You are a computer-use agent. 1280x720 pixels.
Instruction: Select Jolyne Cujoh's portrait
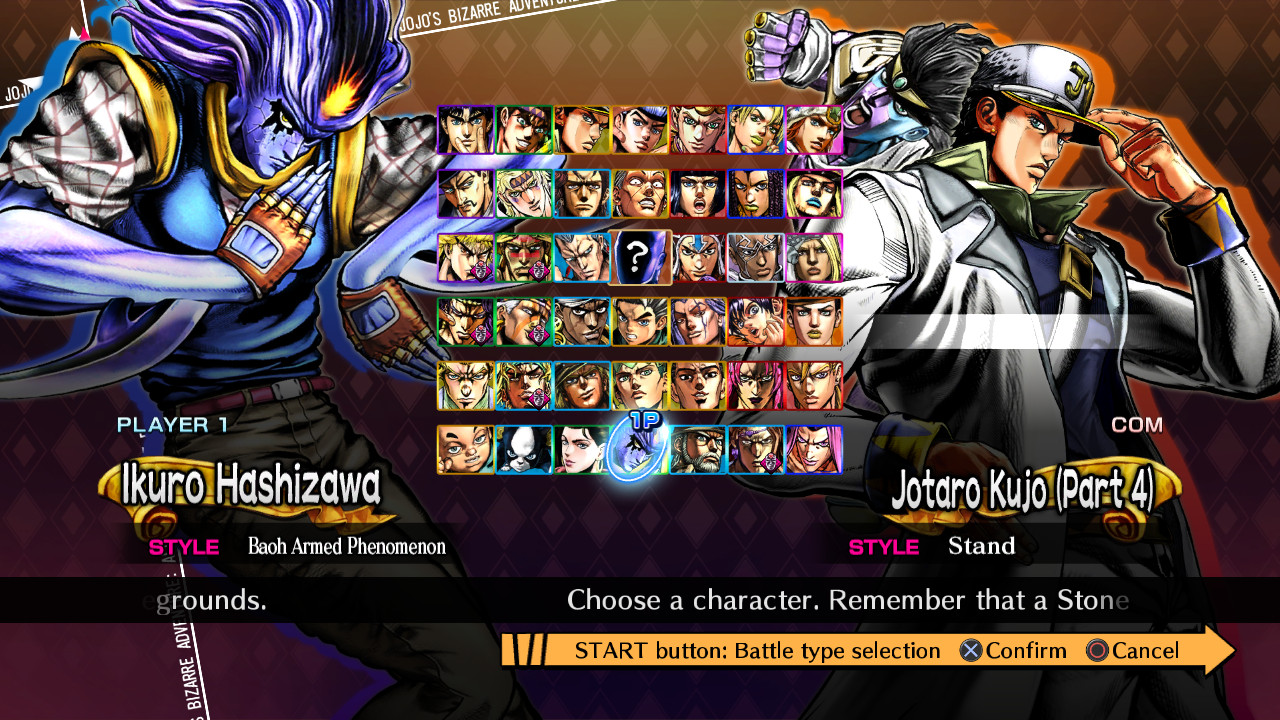point(756,129)
